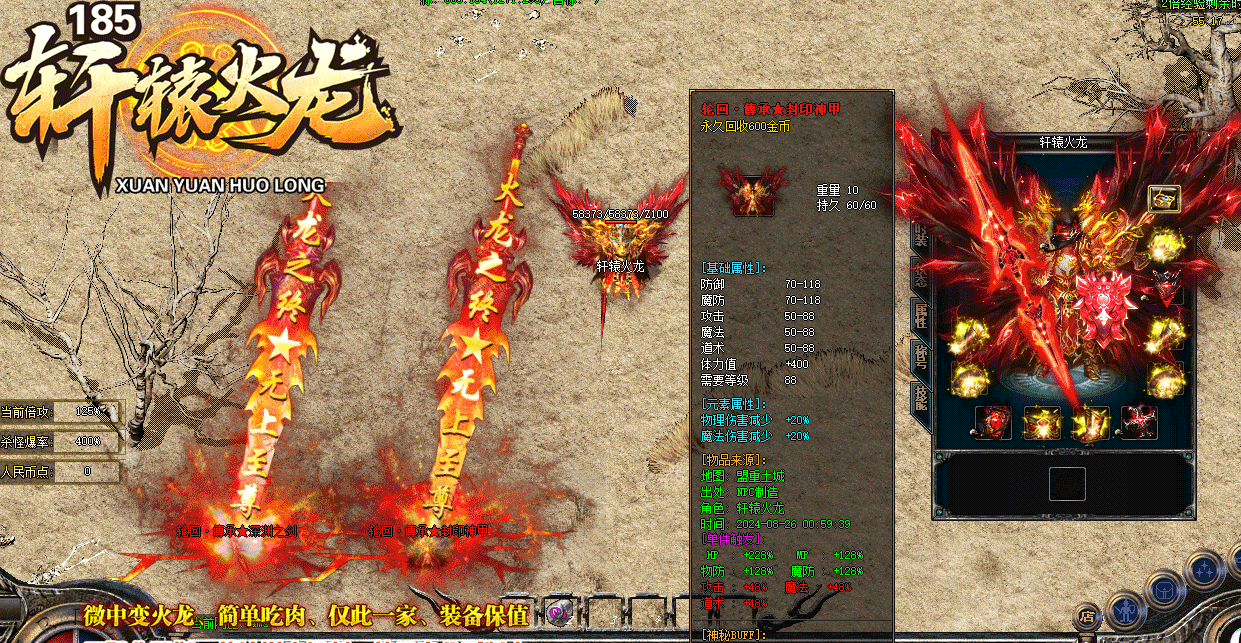Switch to the 技能 tab

tap(920, 396)
